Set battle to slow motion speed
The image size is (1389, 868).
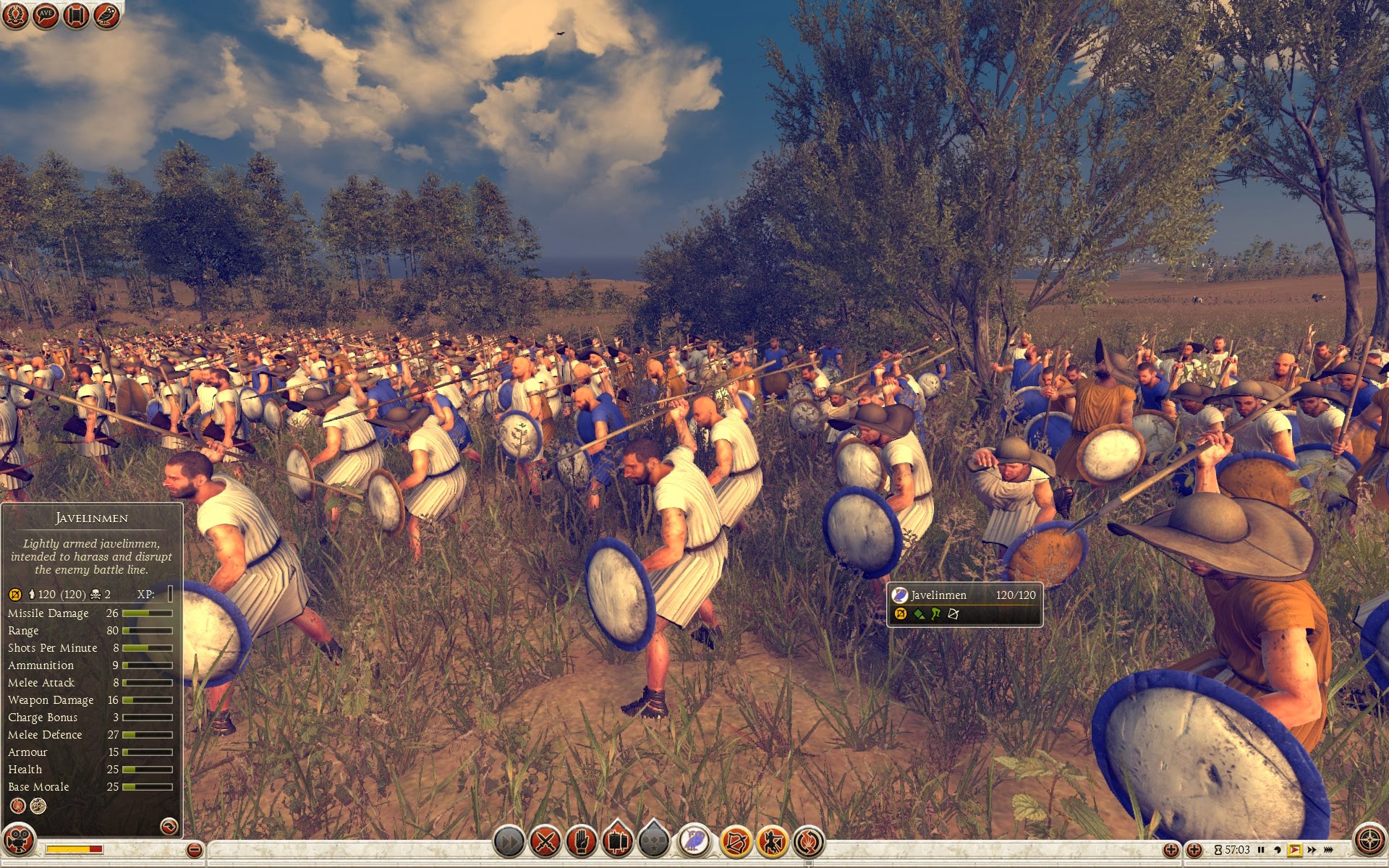tap(1277, 850)
